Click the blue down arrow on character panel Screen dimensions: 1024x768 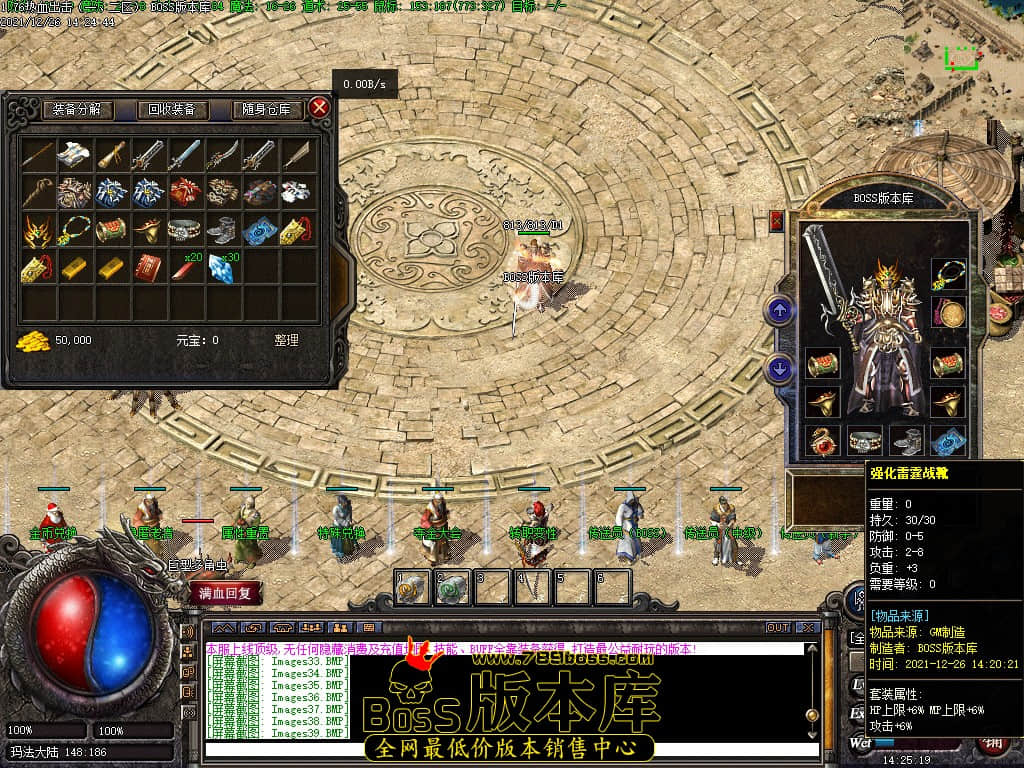[780, 369]
